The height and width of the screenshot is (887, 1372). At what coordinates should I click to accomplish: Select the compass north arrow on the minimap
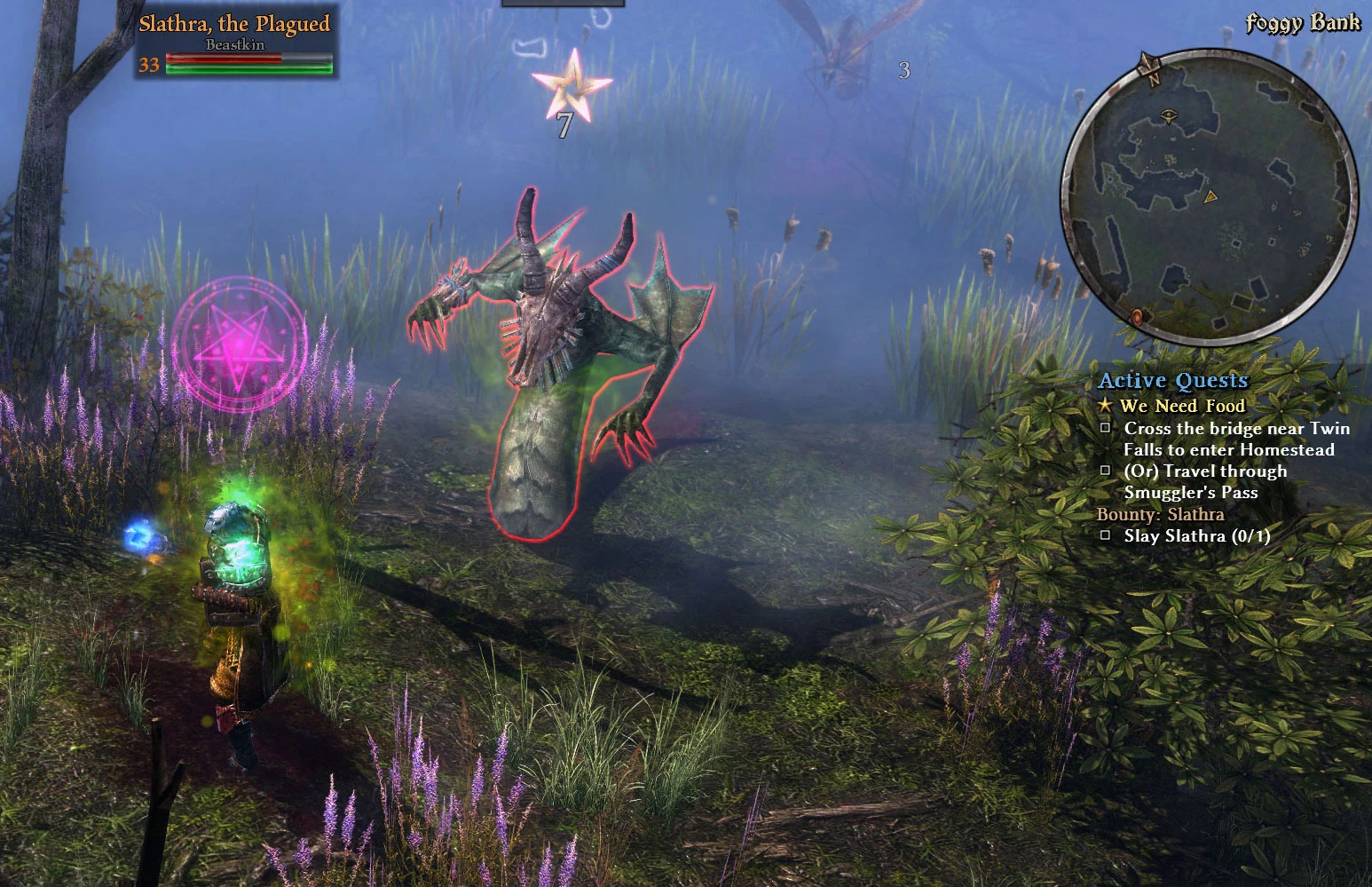(1149, 62)
